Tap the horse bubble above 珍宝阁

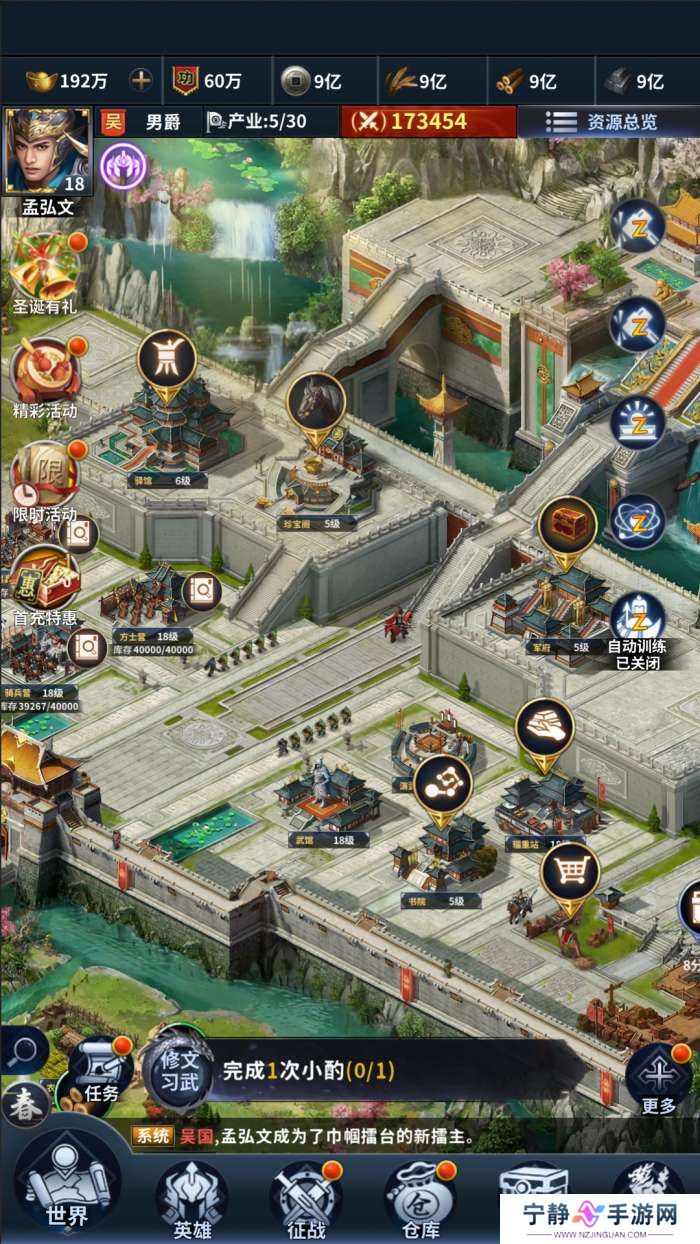[316, 402]
